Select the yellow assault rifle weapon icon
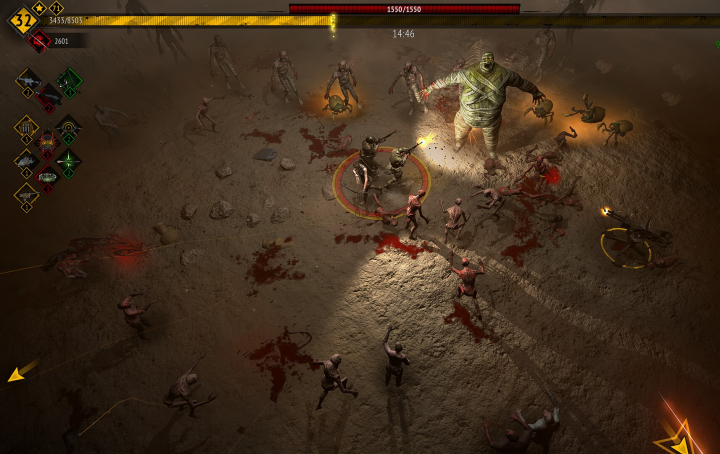Viewport: 720px width, 454px height. coord(27,80)
